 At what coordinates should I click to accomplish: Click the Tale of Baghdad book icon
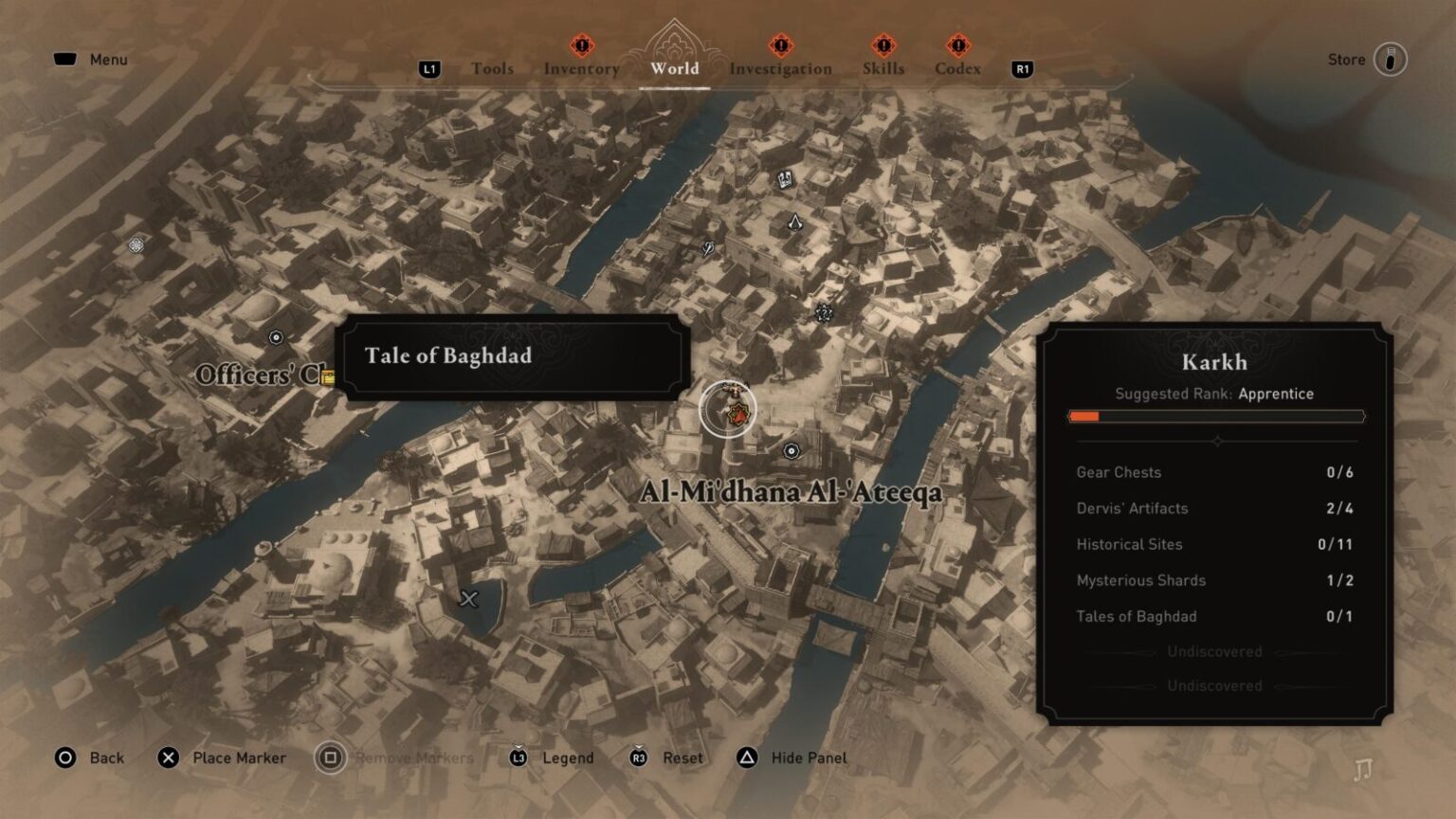pos(785,180)
